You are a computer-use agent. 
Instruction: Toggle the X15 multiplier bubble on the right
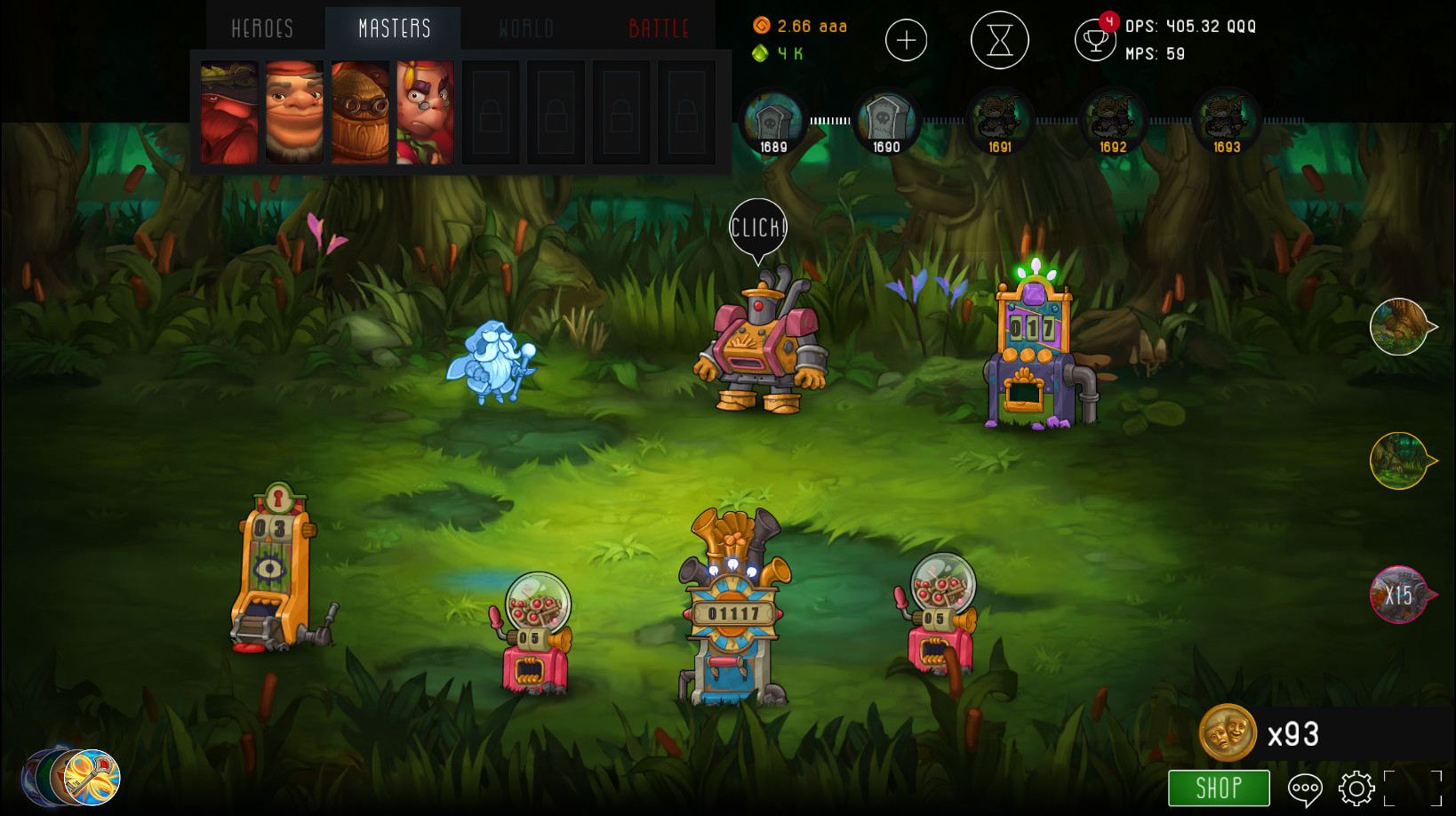(1398, 596)
